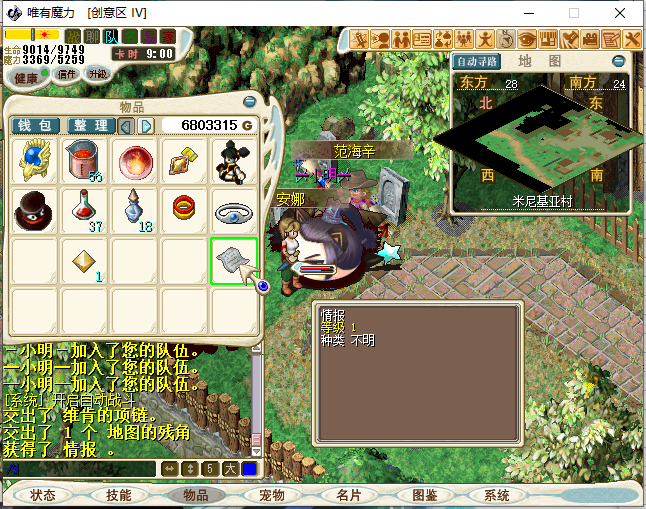Collapse the 地图 map panel
Image resolution: width=646 pixels, height=509 pixels.
(x=618, y=61)
